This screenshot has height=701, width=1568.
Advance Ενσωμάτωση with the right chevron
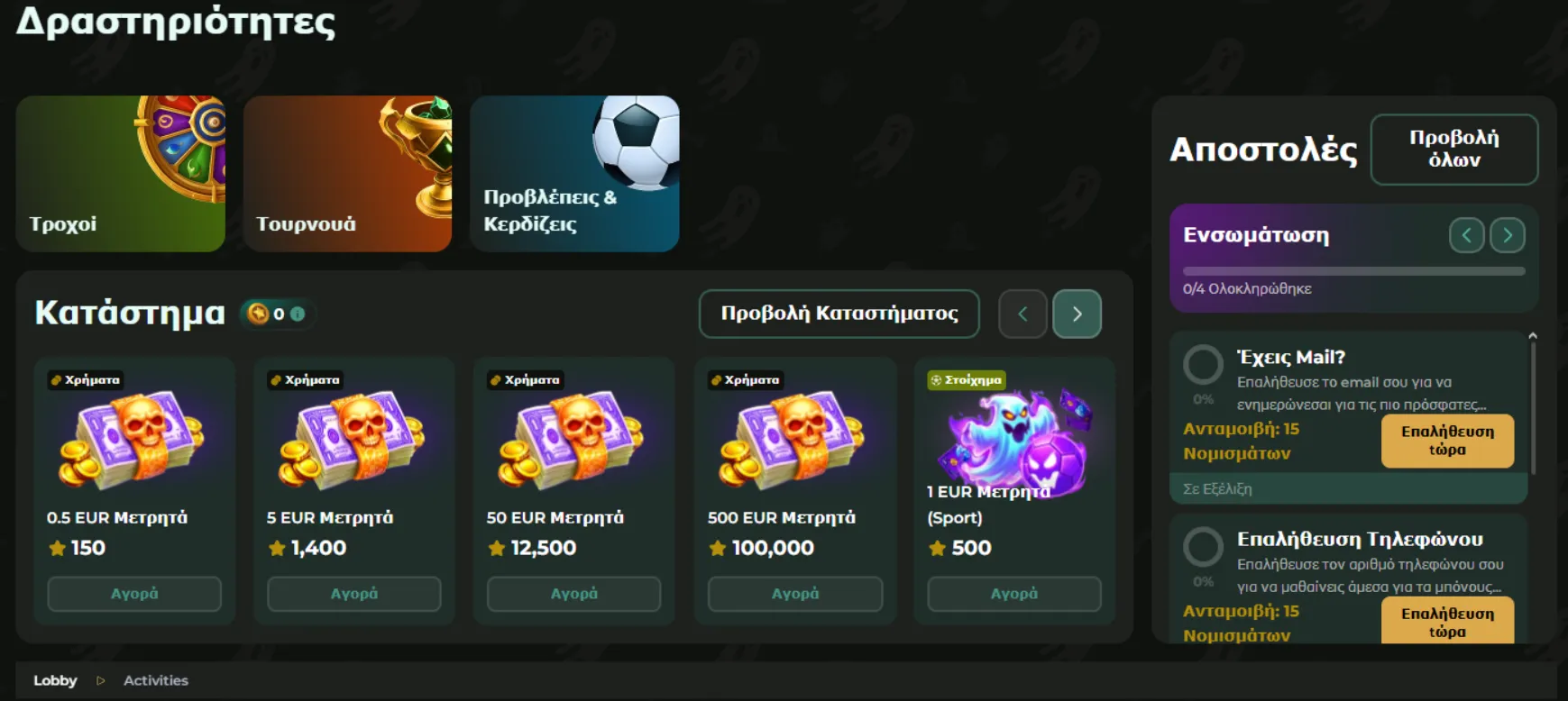coord(1507,234)
